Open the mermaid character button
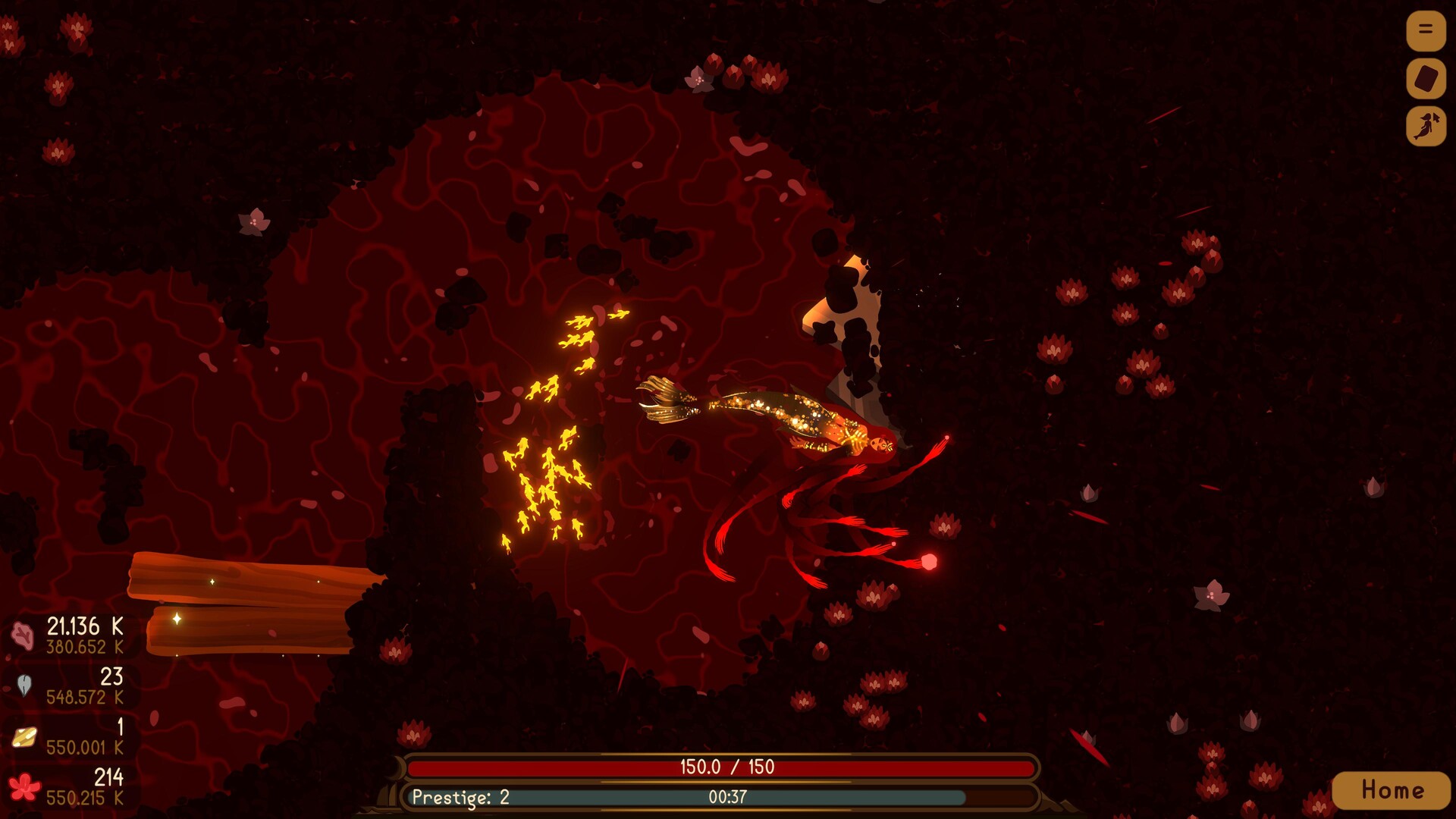This screenshot has width=1456, height=819. click(1426, 126)
